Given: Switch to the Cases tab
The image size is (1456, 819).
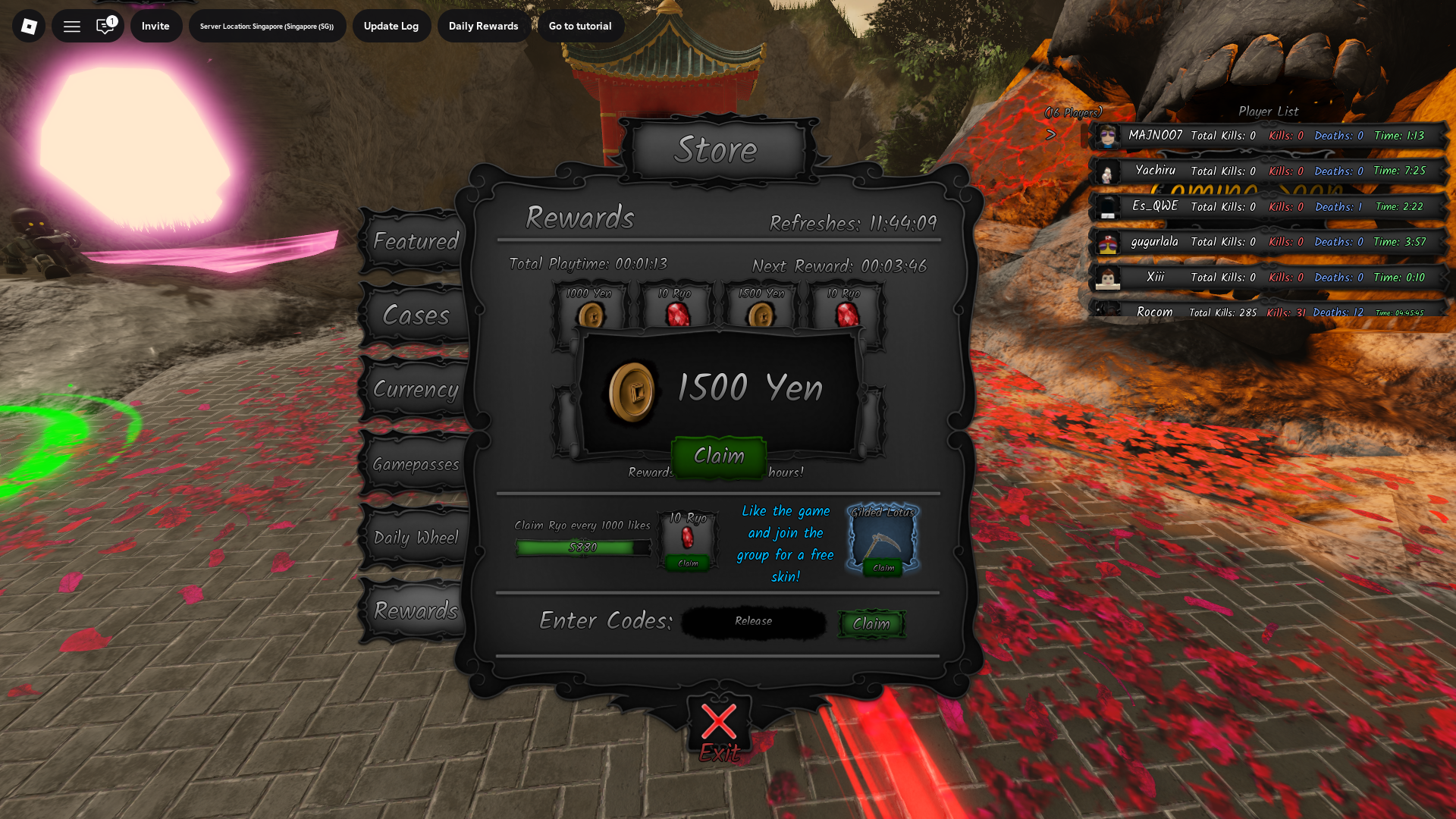Looking at the screenshot, I should coord(416,315).
